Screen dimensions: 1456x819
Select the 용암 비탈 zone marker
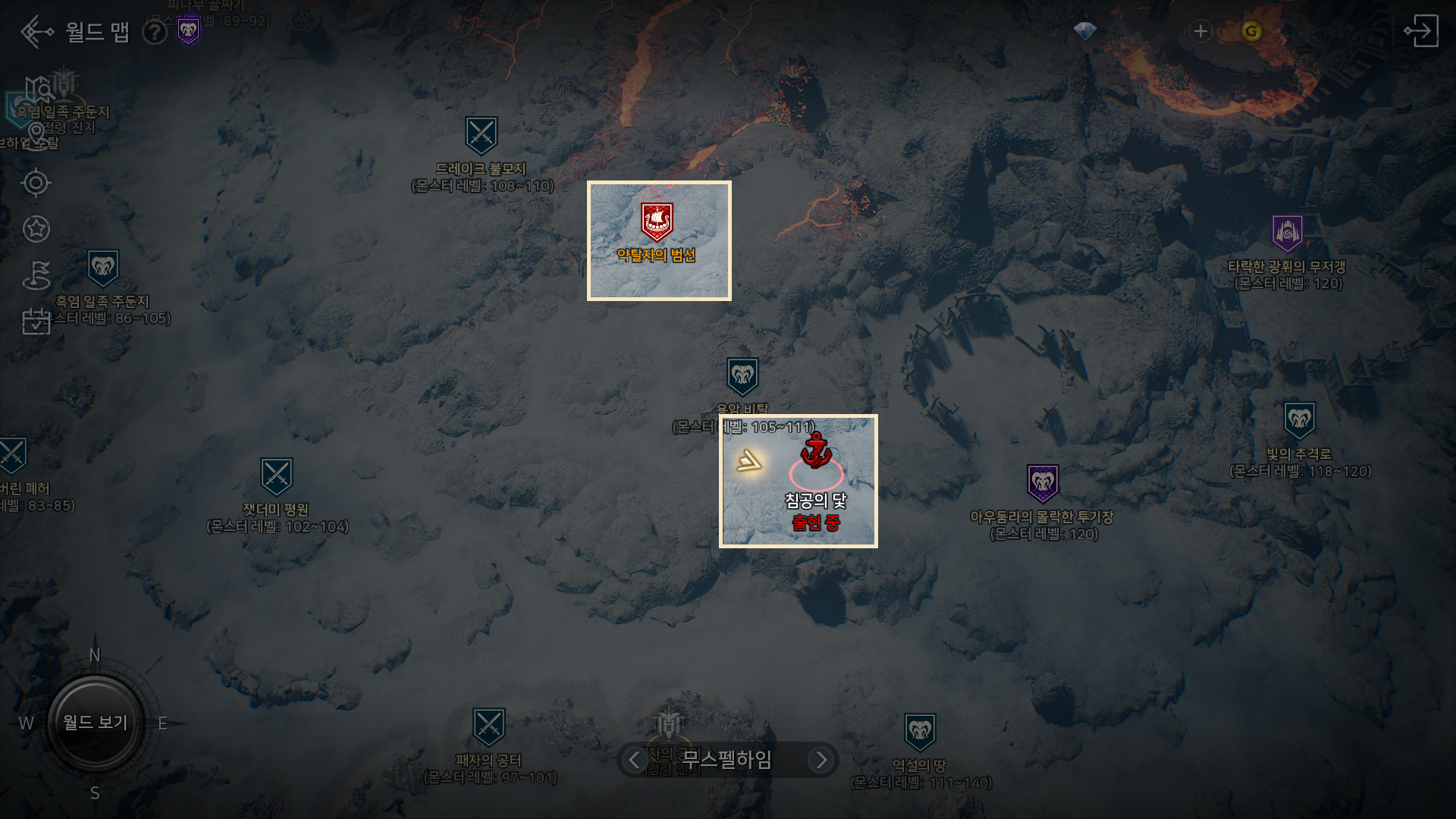point(742,377)
